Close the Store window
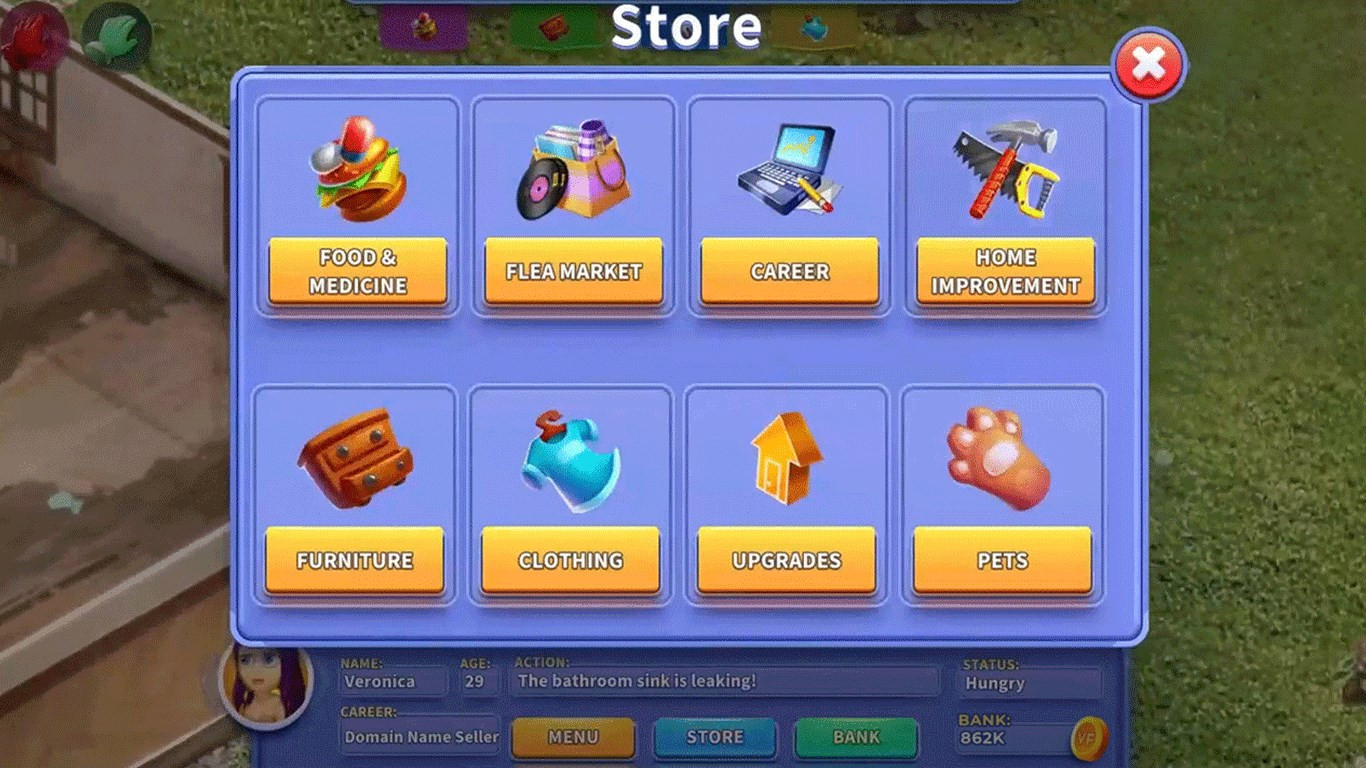This screenshot has width=1366, height=768. pyautogui.click(x=1149, y=64)
